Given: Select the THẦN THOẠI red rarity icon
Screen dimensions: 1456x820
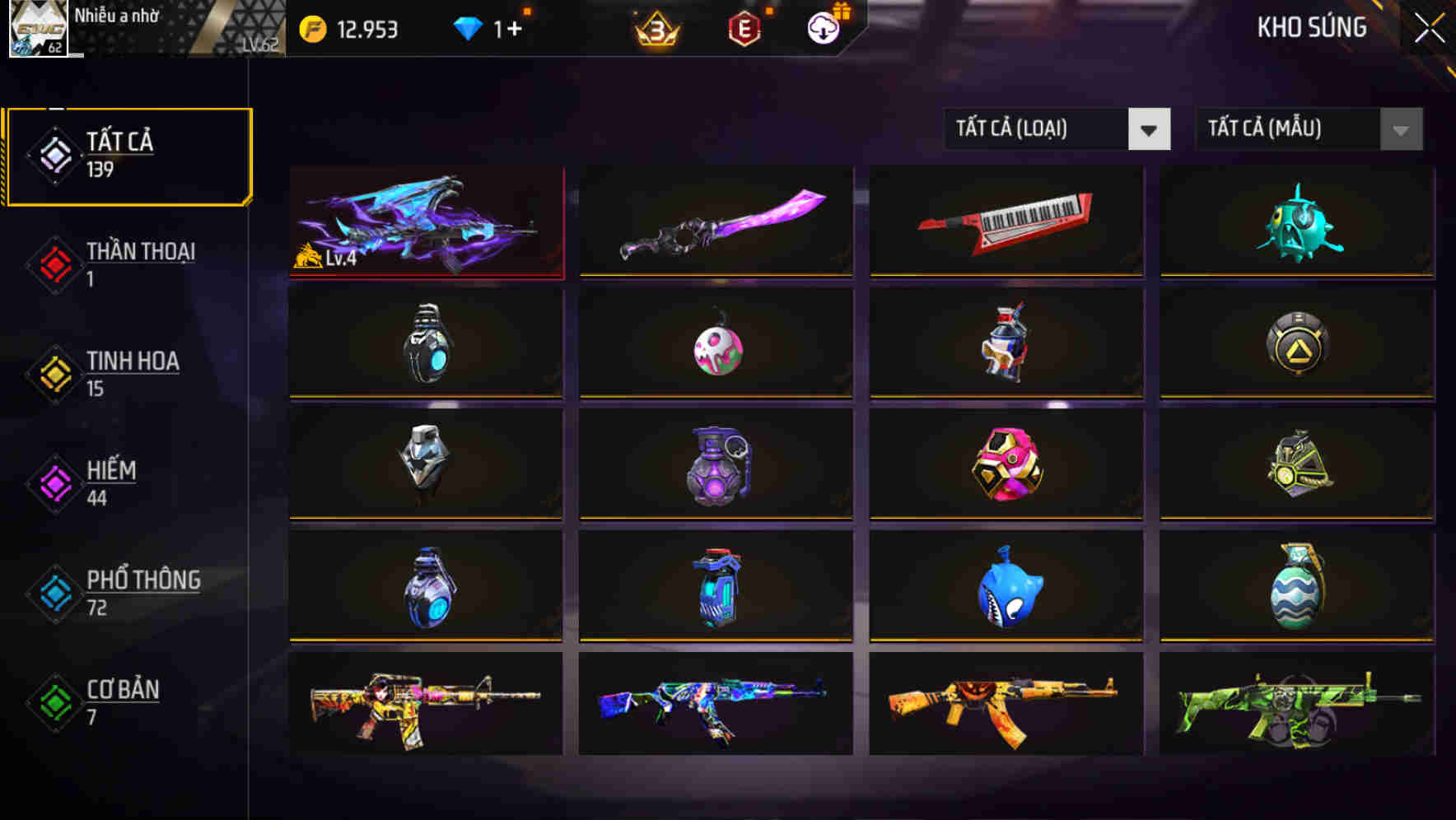Looking at the screenshot, I should [x=53, y=265].
